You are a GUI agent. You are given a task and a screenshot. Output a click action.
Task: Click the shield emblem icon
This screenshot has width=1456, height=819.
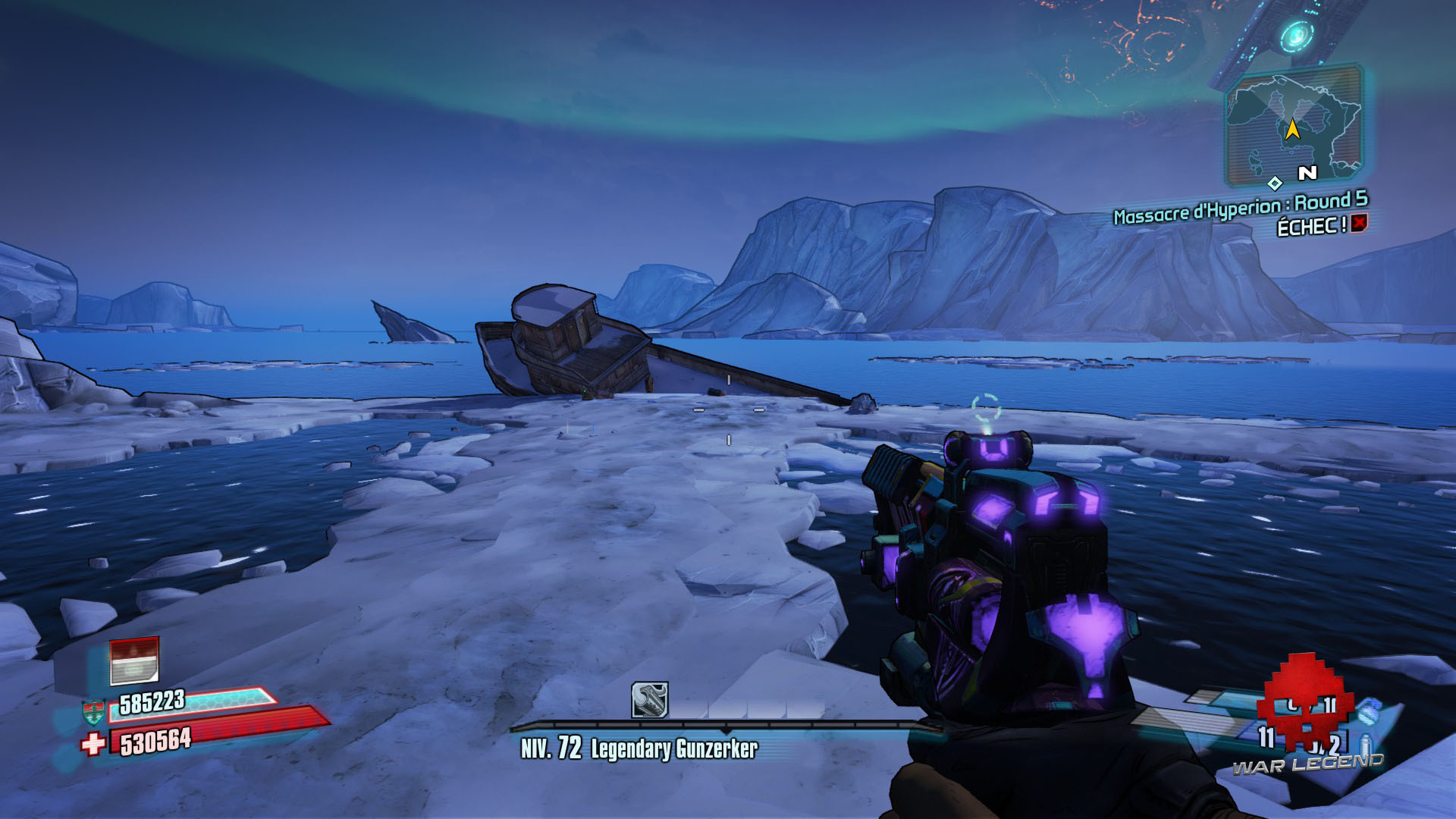click(92, 712)
